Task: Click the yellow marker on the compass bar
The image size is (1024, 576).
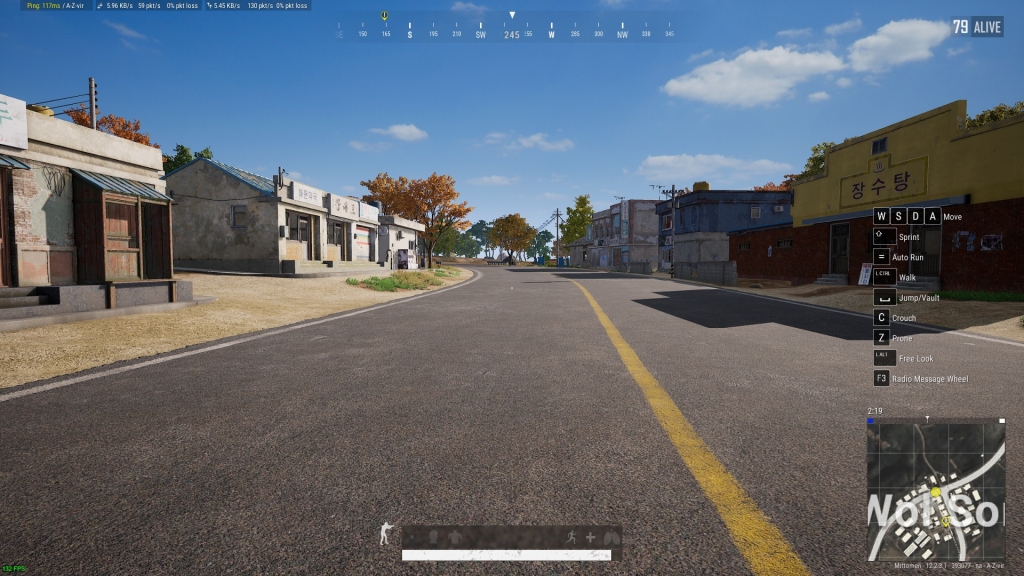Action: point(384,16)
